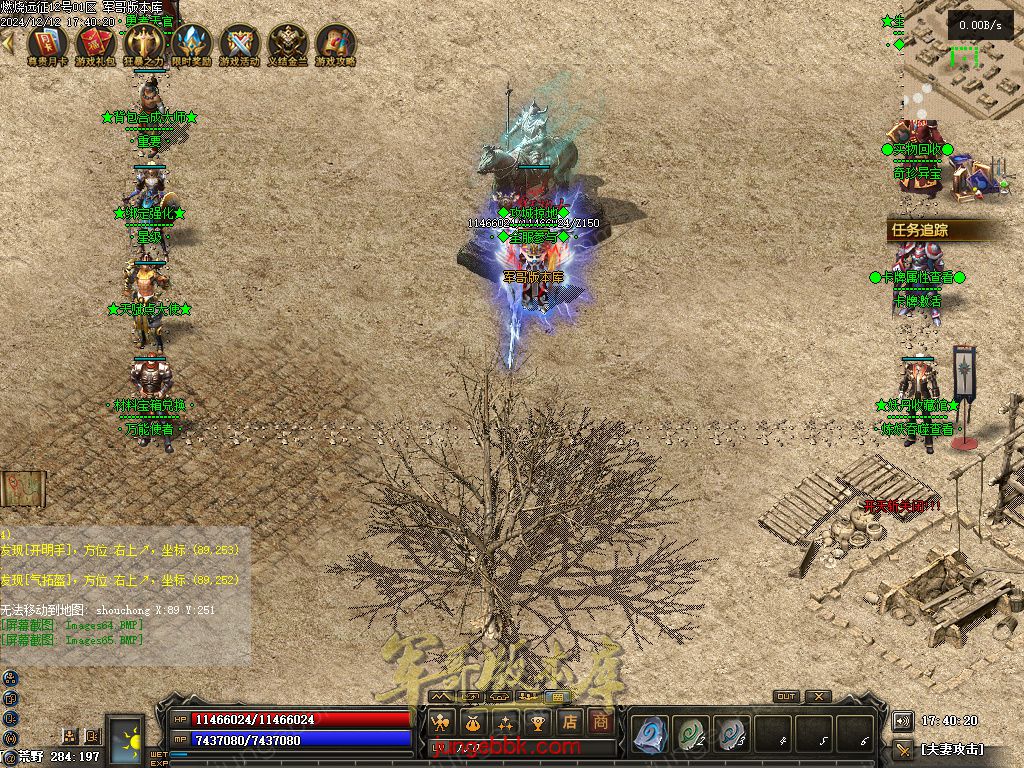The image size is (1024, 768).
Task: Open the 游戏礼包 gift pack icon
Action: tap(96, 43)
